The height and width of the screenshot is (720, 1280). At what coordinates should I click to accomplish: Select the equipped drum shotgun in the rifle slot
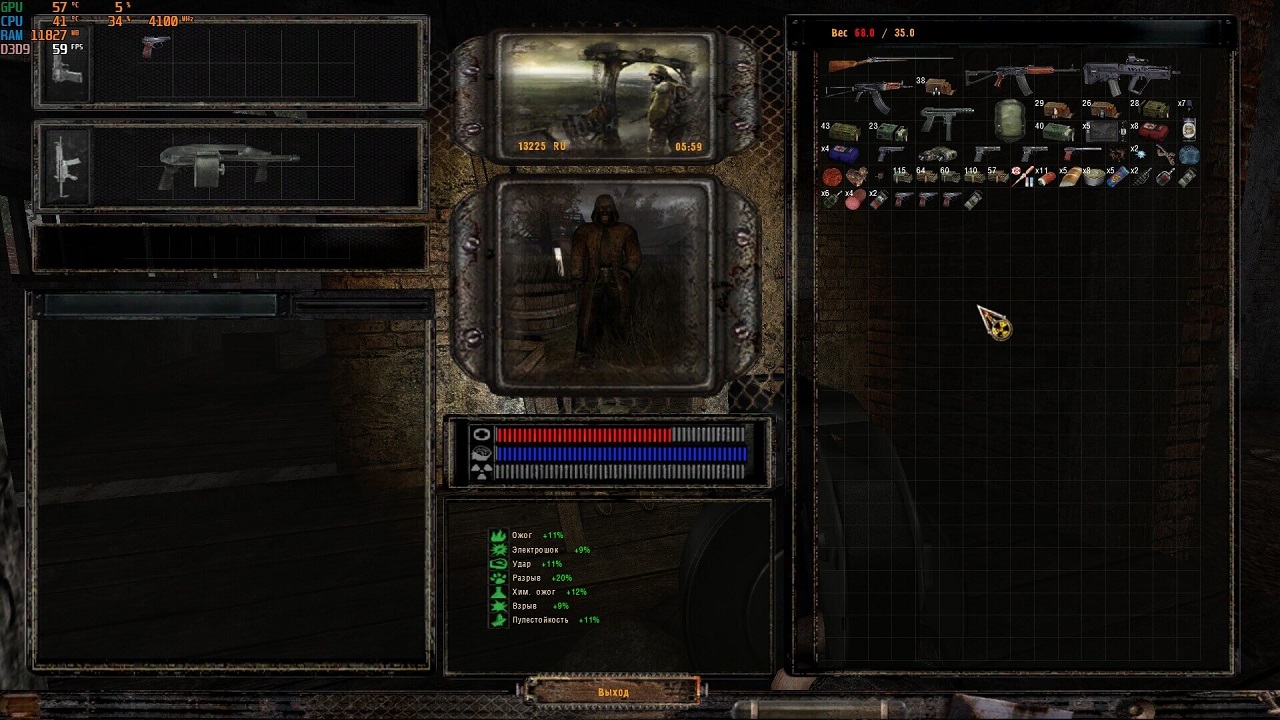228,163
